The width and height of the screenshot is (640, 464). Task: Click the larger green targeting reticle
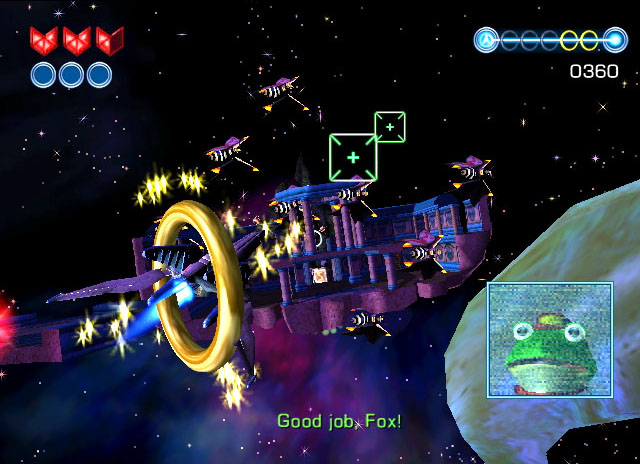tap(352, 158)
